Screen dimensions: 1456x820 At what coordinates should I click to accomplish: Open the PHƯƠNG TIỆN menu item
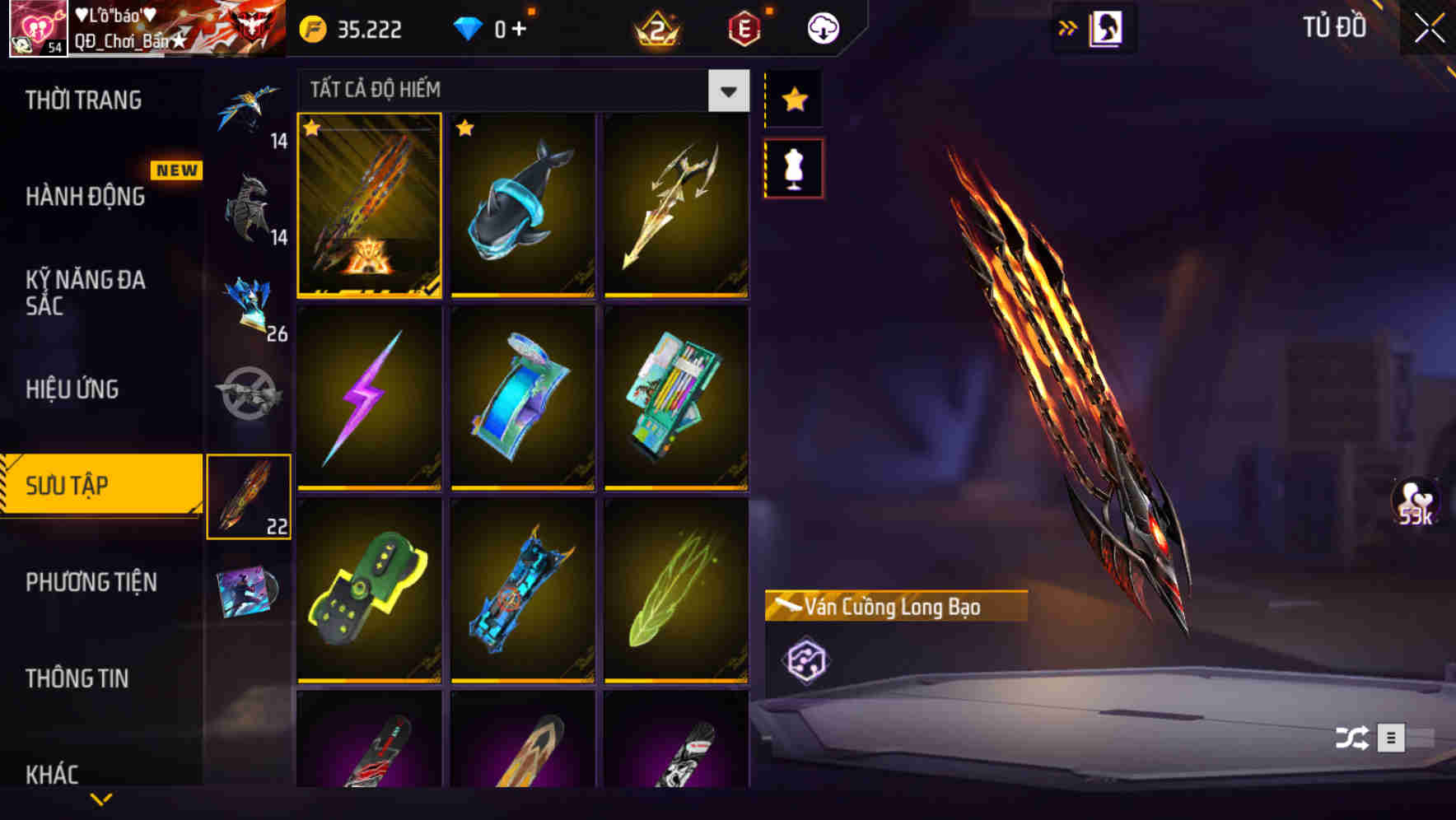[91, 582]
